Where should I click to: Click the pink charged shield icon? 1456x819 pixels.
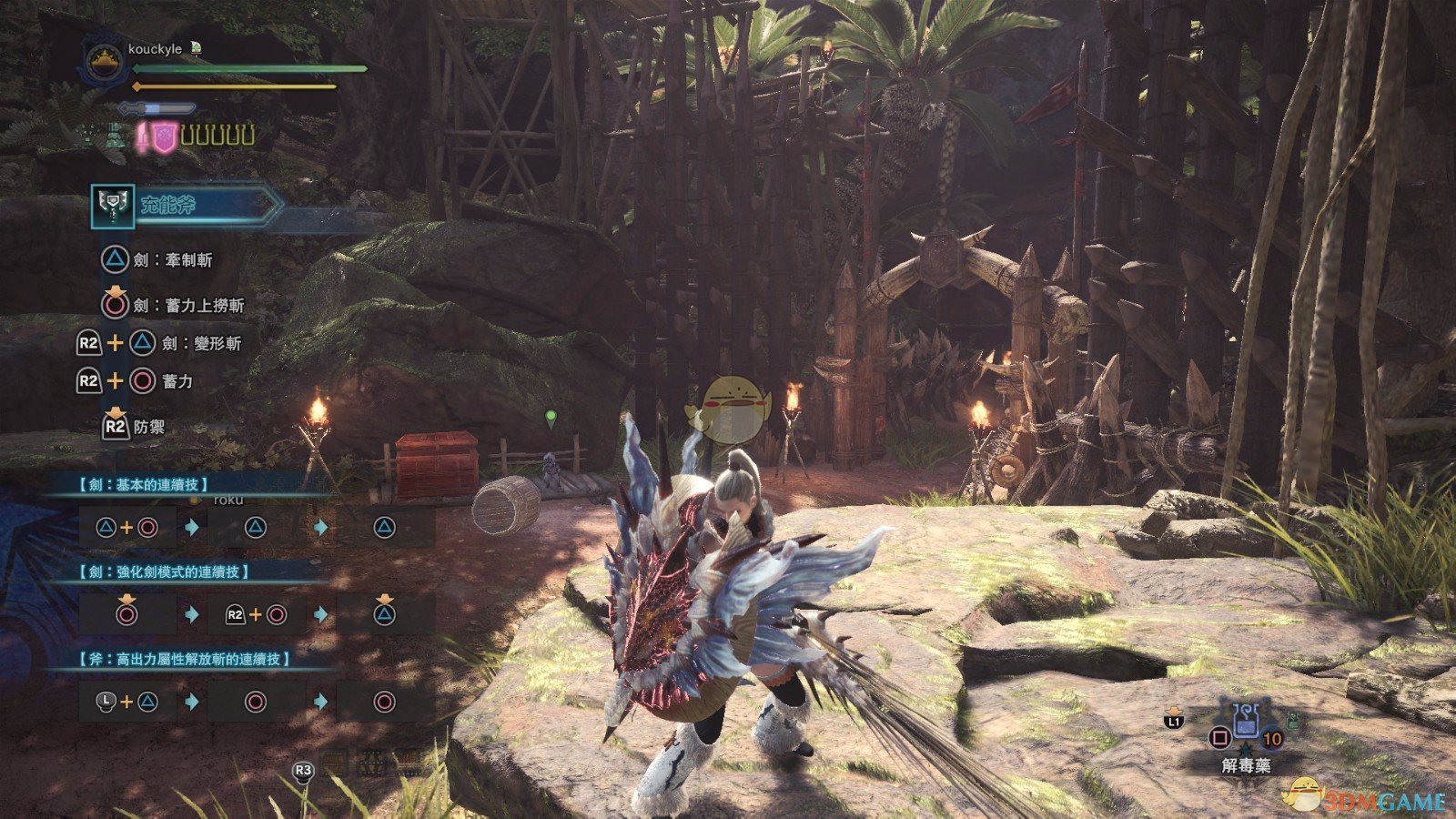point(163,137)
